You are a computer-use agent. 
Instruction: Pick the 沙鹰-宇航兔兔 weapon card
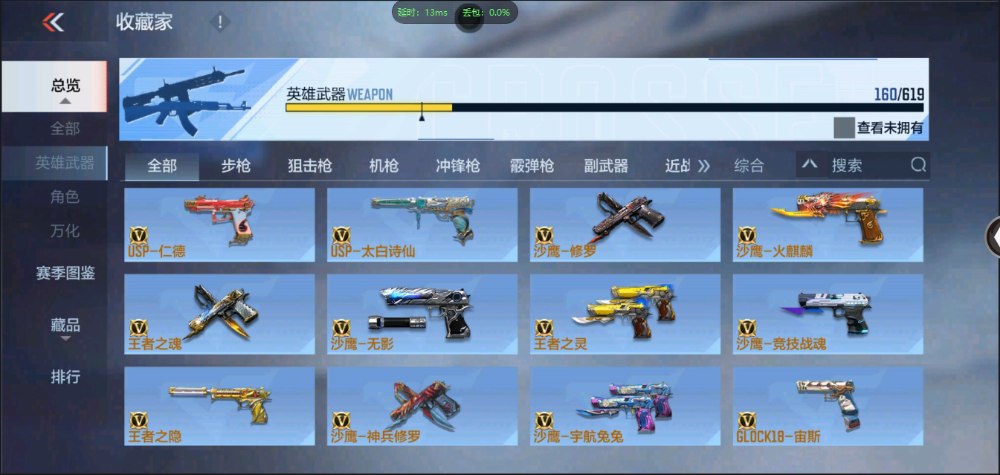click(624, 404)
